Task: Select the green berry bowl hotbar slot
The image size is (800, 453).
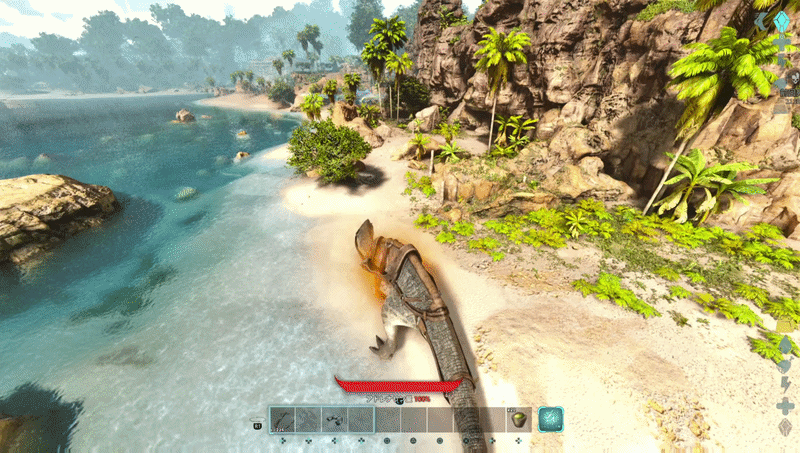Action: (518, 420)
